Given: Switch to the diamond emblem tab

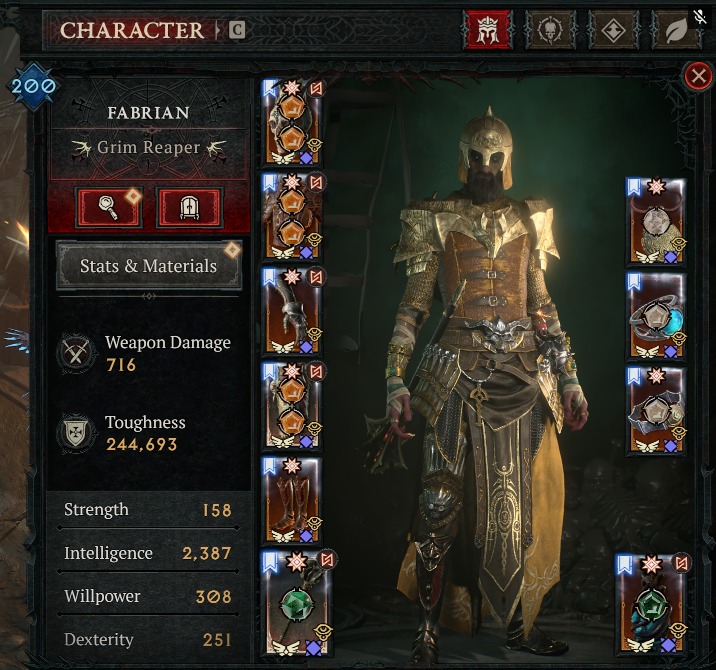Looking at the screenshot, I should [614, 30].
